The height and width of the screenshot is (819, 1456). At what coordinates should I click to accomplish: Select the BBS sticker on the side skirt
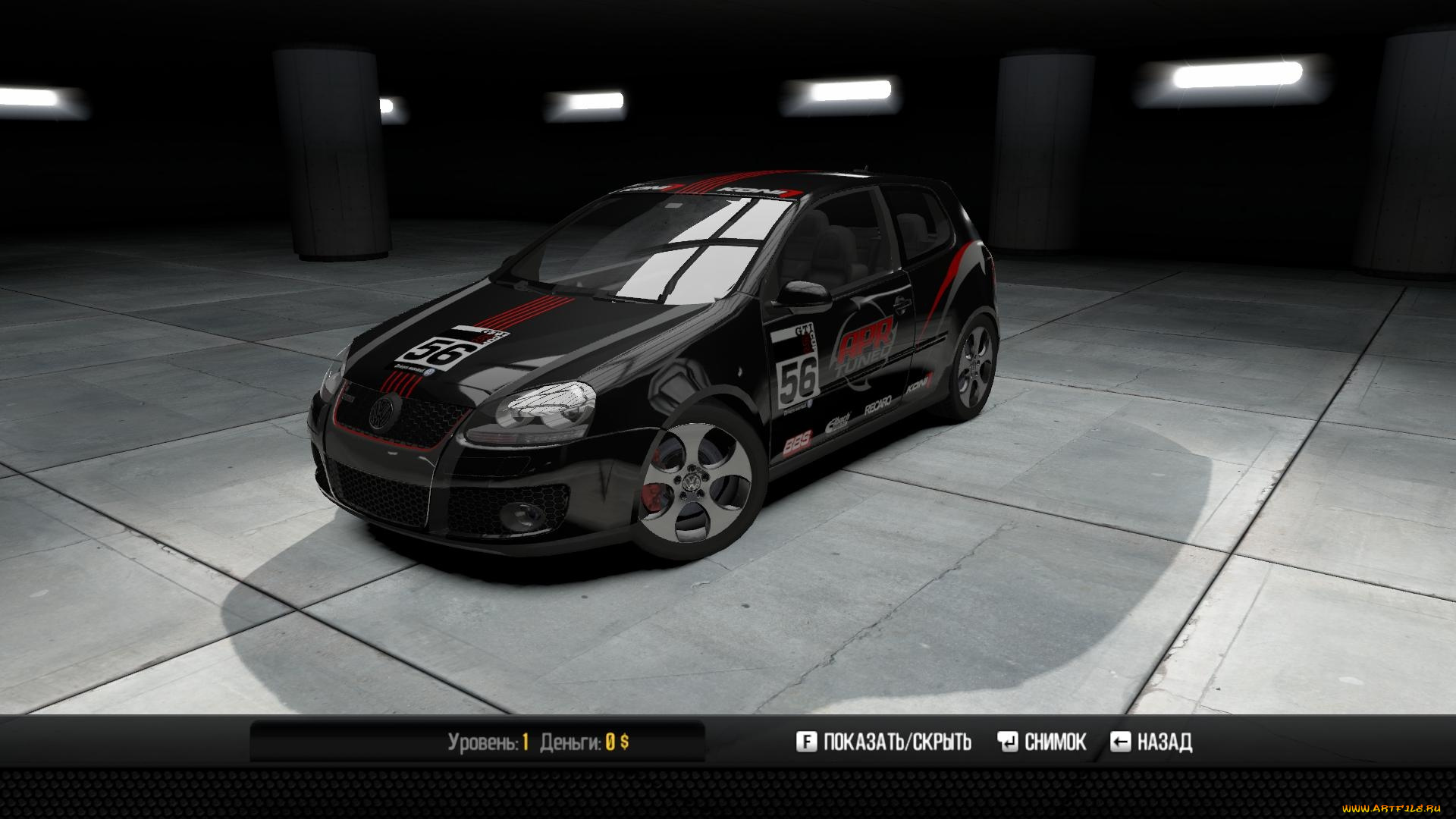(797, 444)
